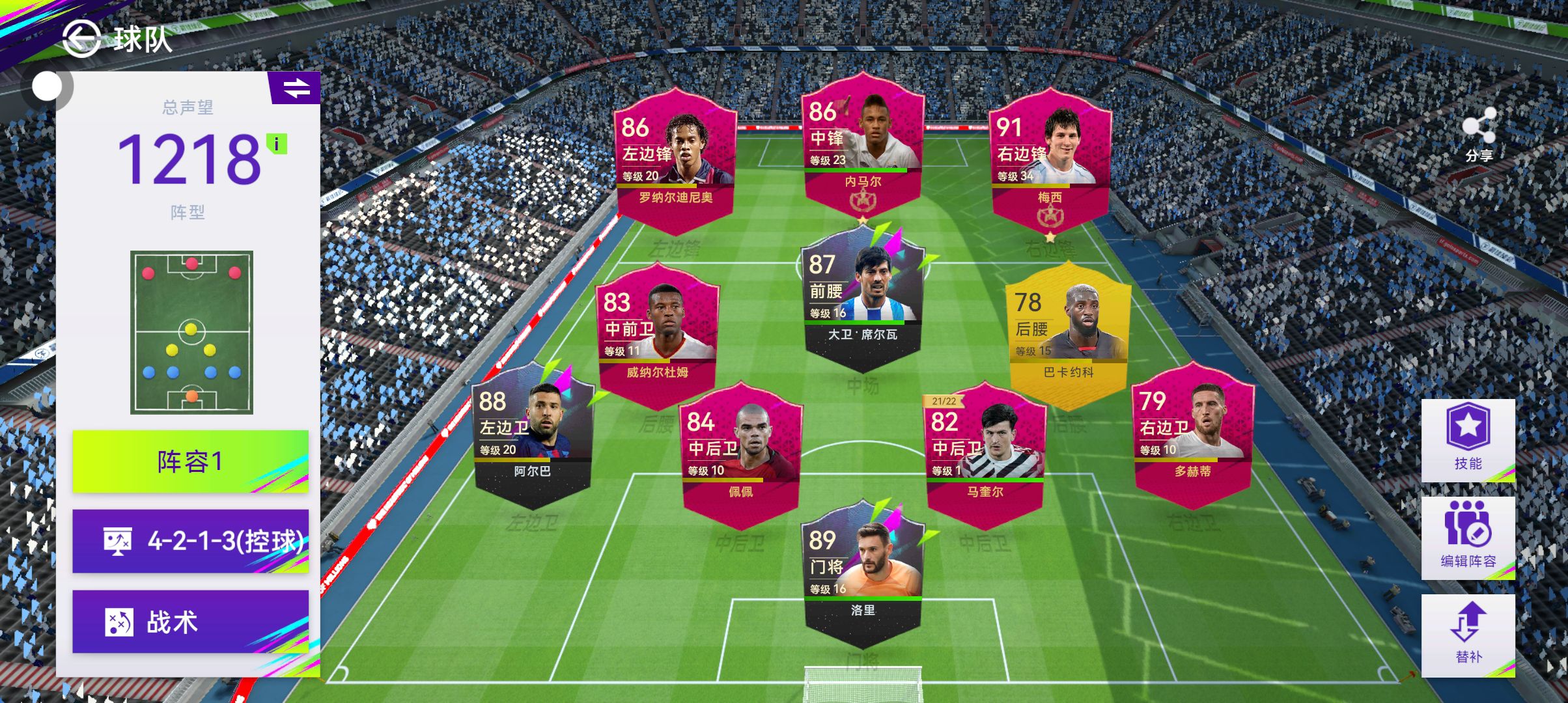Change the 4-2-1-3(控球) formation
Viewport: 1568px width, 703px height.
pos(190,541)
